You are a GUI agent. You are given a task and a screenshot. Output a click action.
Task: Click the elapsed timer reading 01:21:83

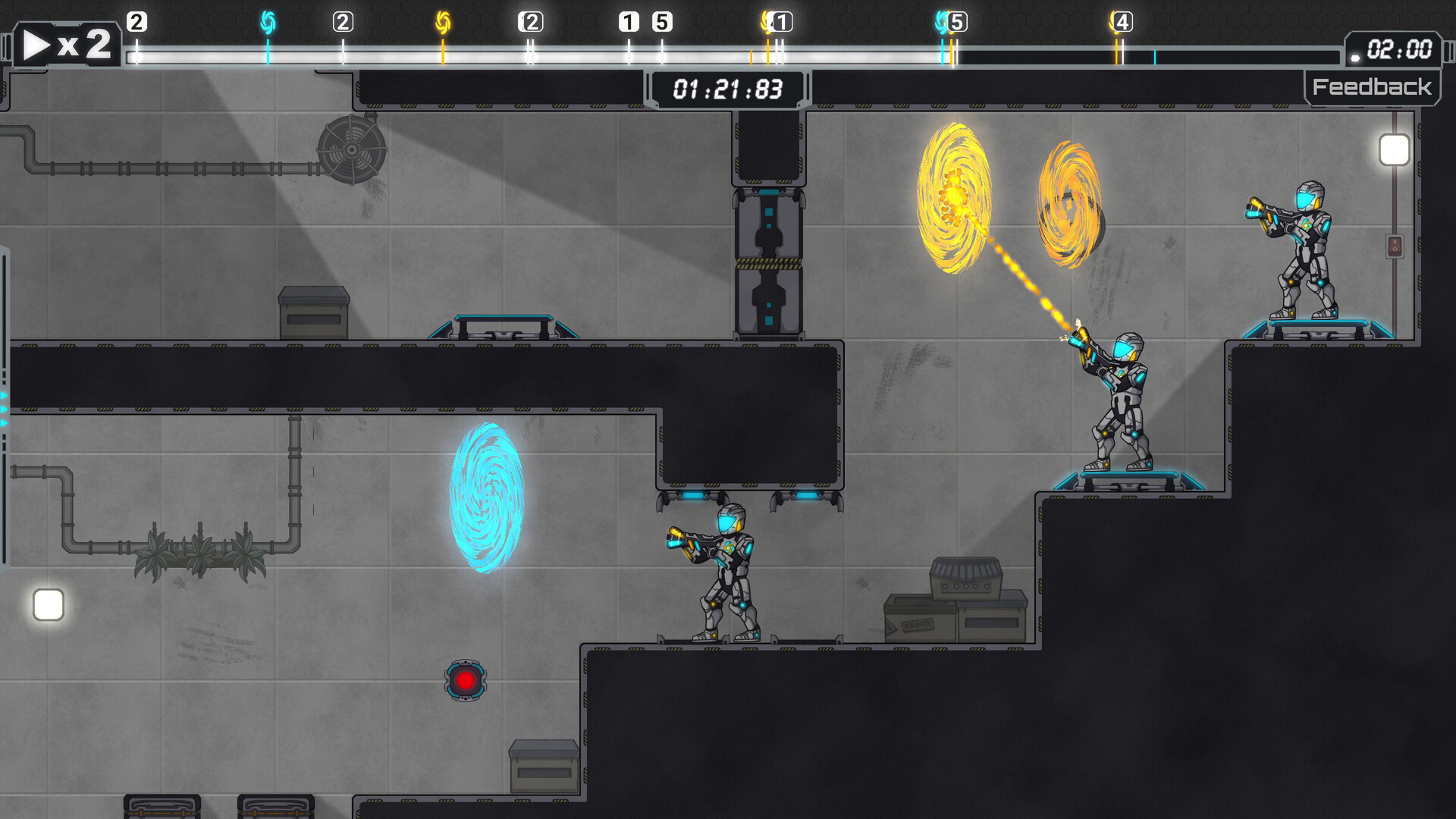(727, 89)
